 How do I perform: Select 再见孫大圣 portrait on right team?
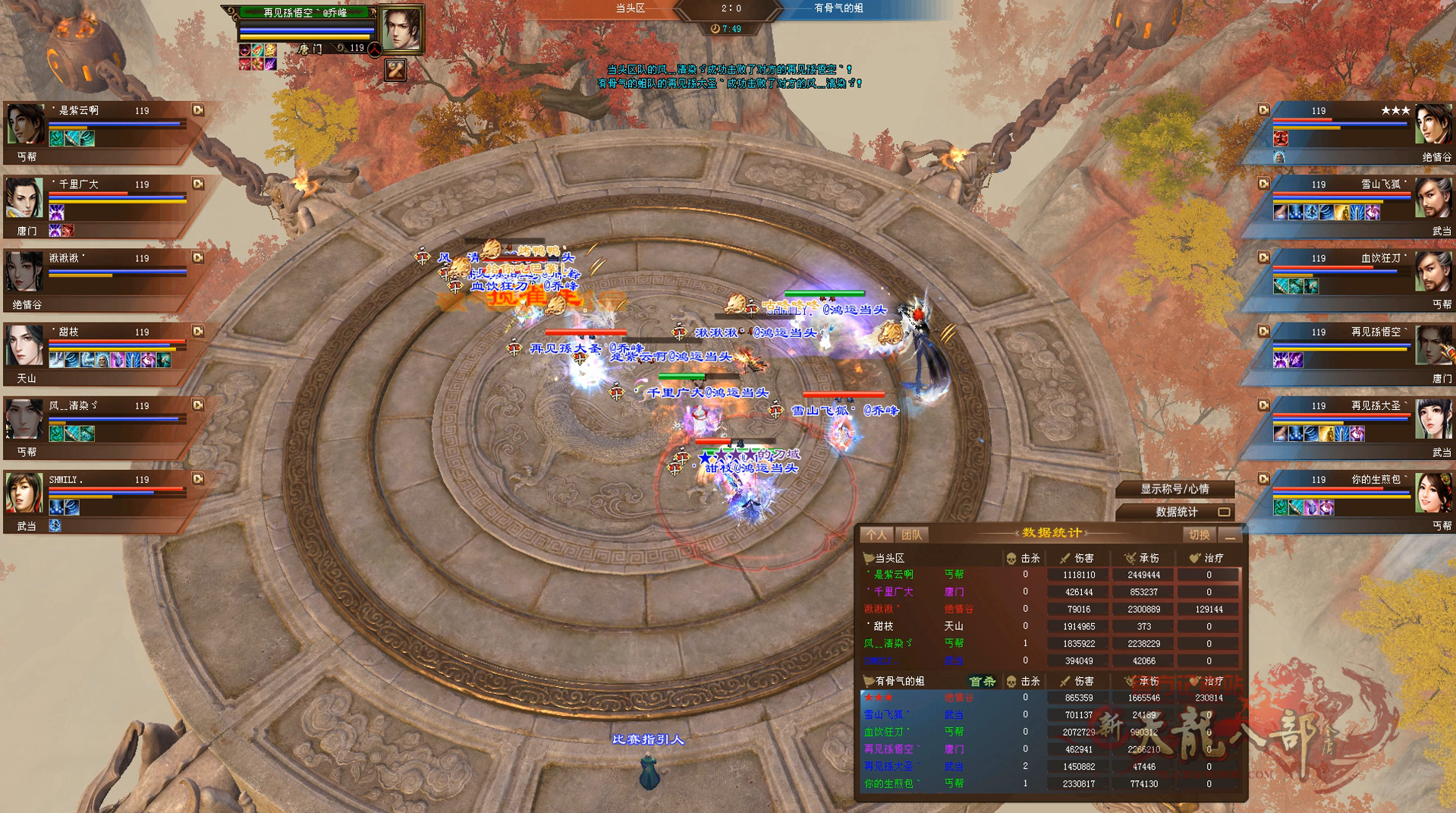pos(1432,419)
